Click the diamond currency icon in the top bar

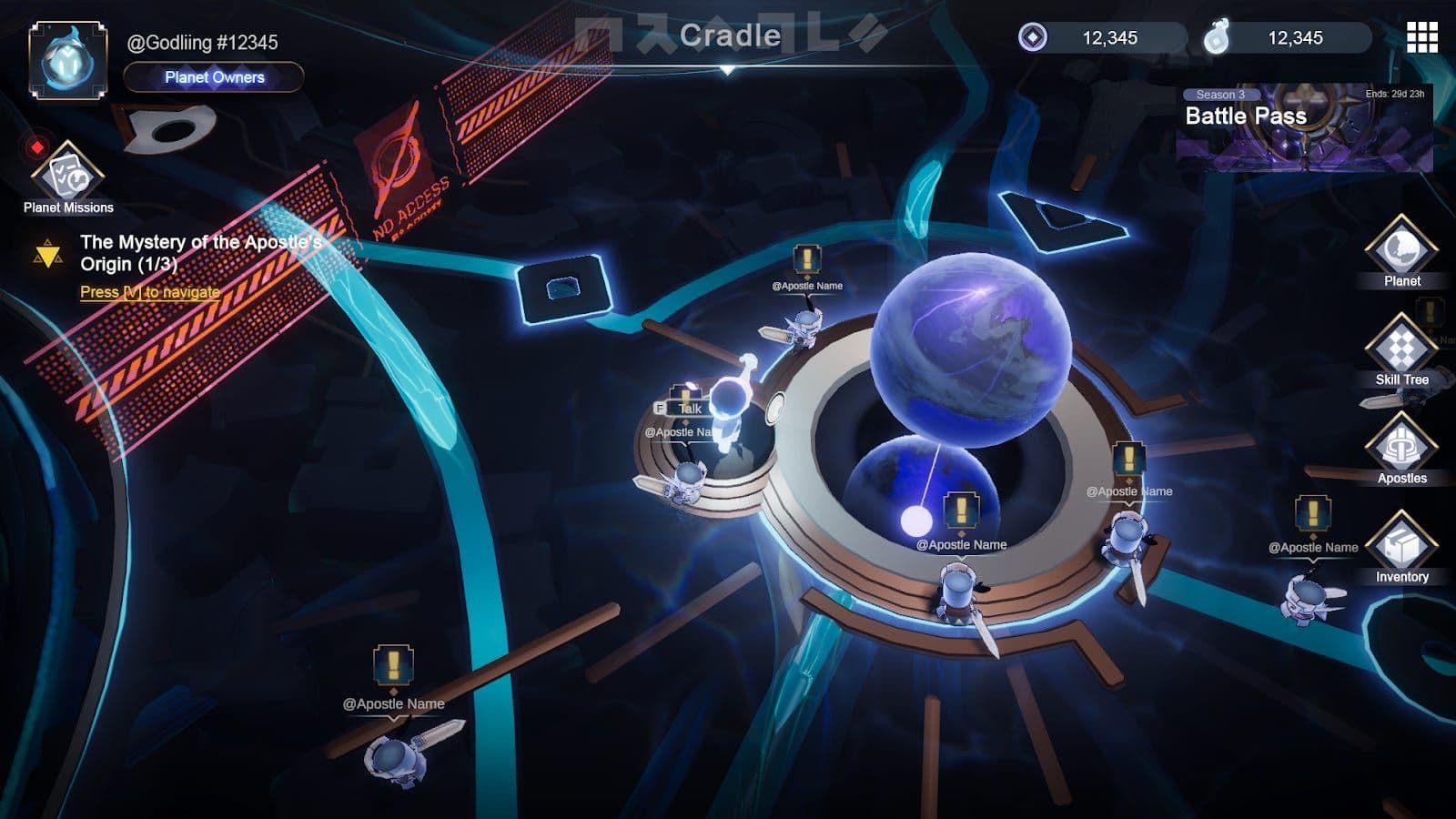click(1031, 38)
